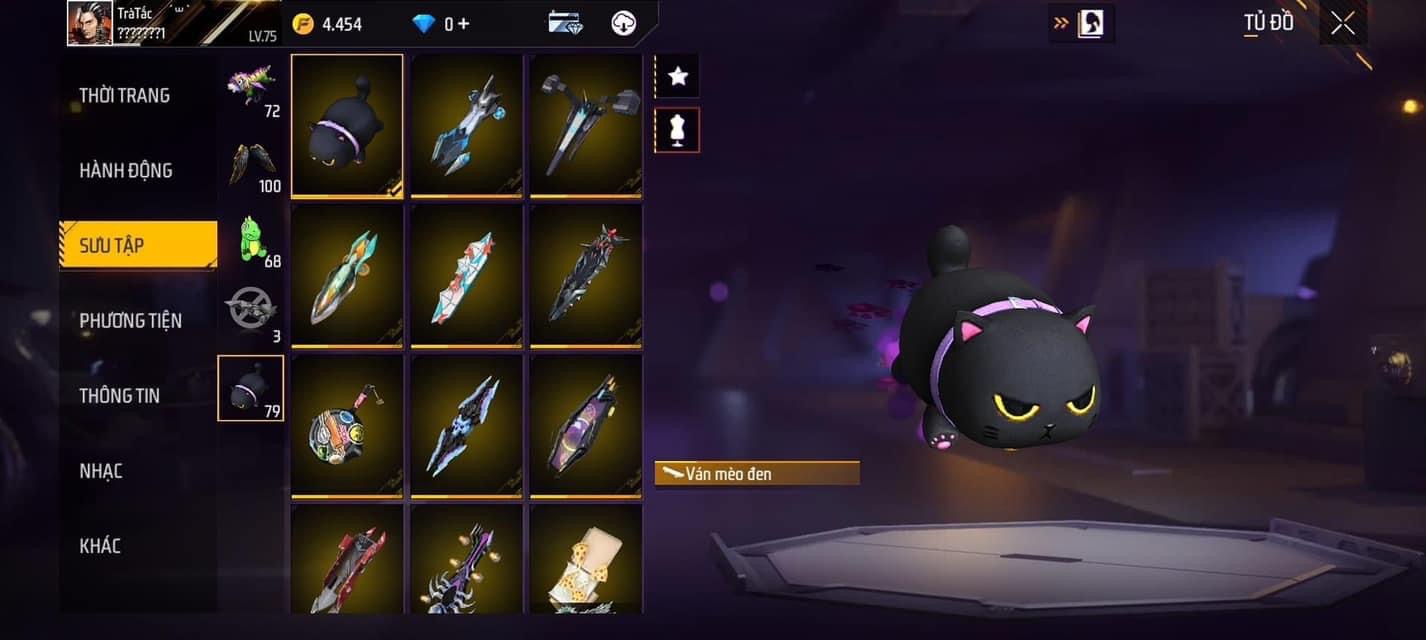
Task: Toggle the star favorites filter
Action: (x=677, y=76)
